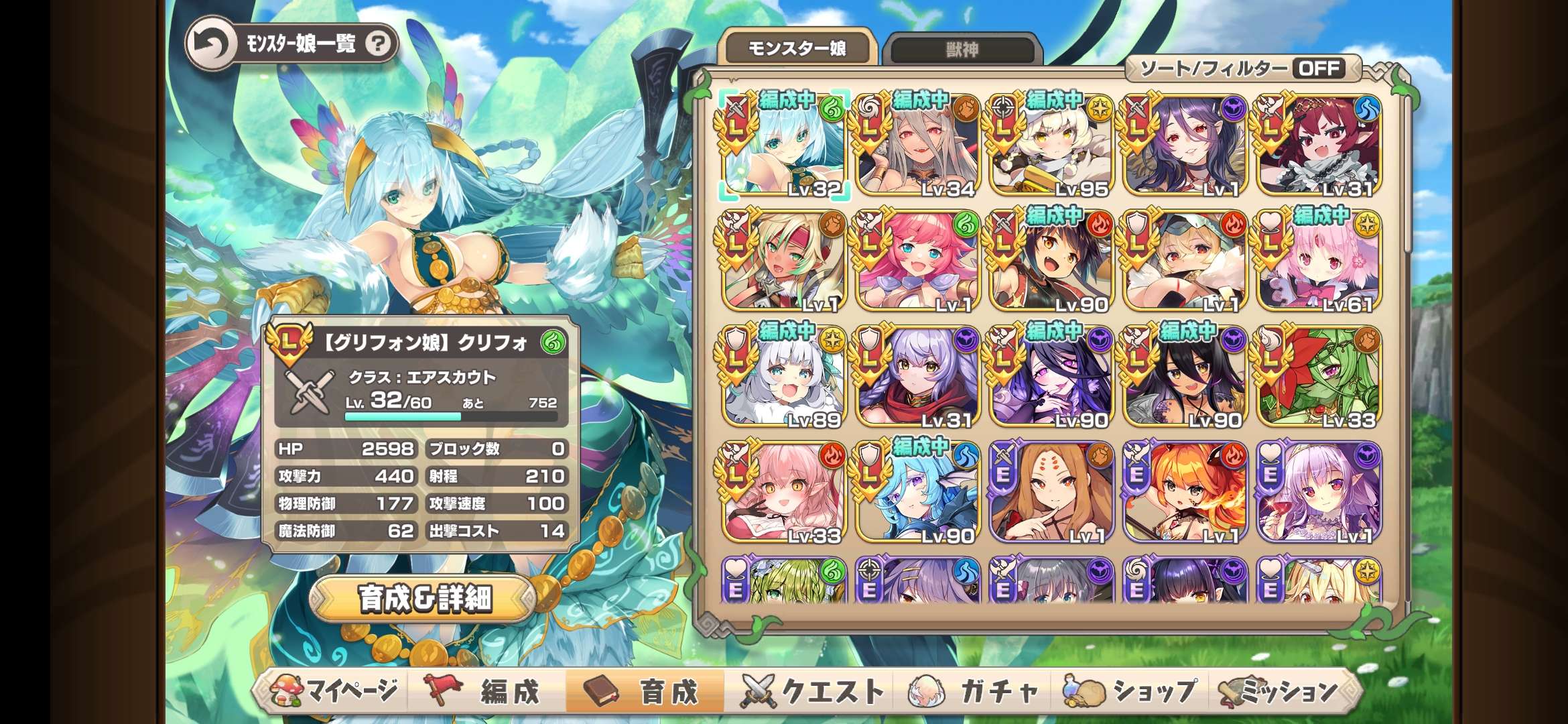The height and width of the screenshot is (724, 1568).
Task: Go back using the return arrow button
Action: [212, 44]
